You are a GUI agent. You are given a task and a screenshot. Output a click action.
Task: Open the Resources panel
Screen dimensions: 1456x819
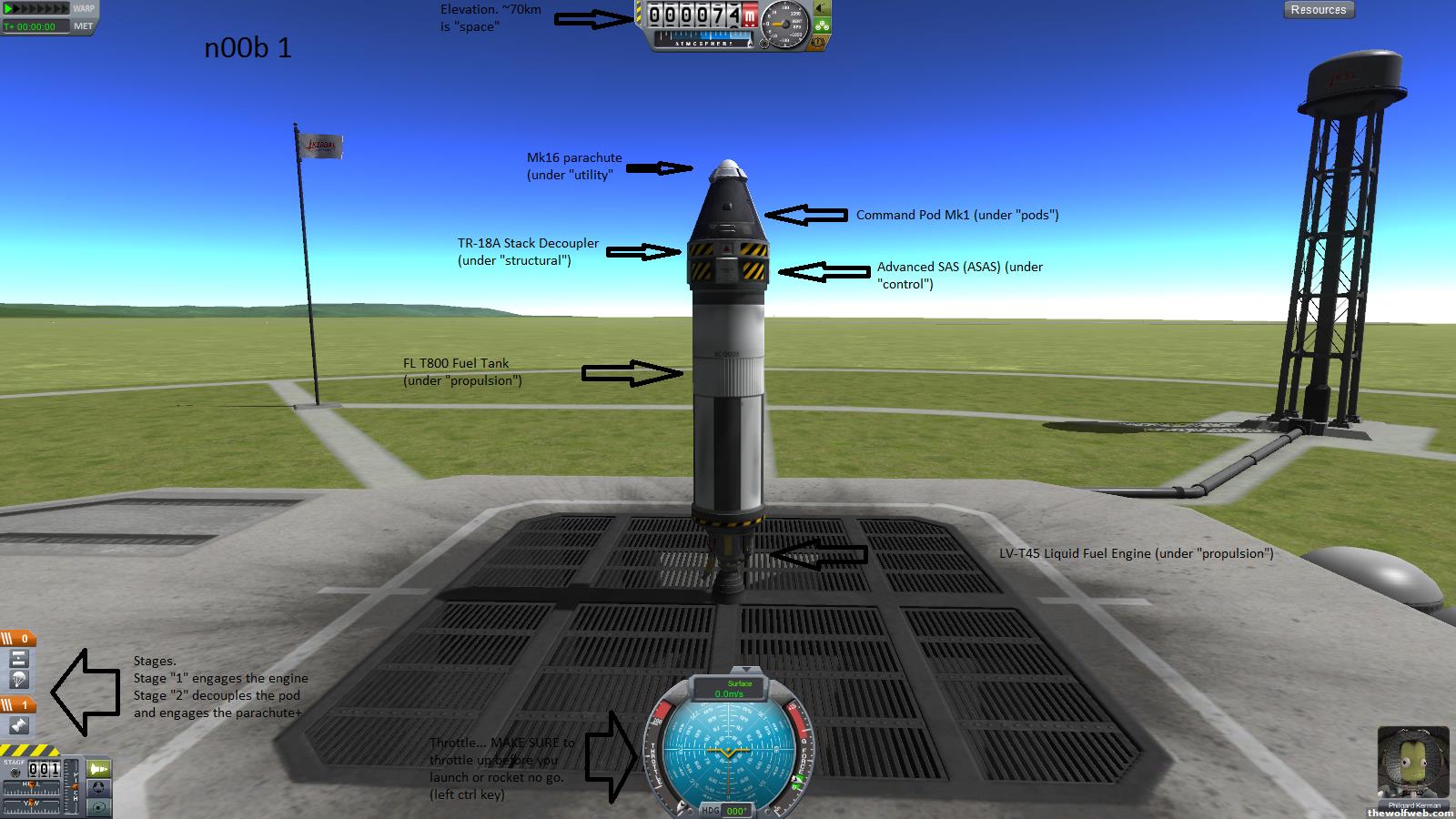(x=1318, y=10)
